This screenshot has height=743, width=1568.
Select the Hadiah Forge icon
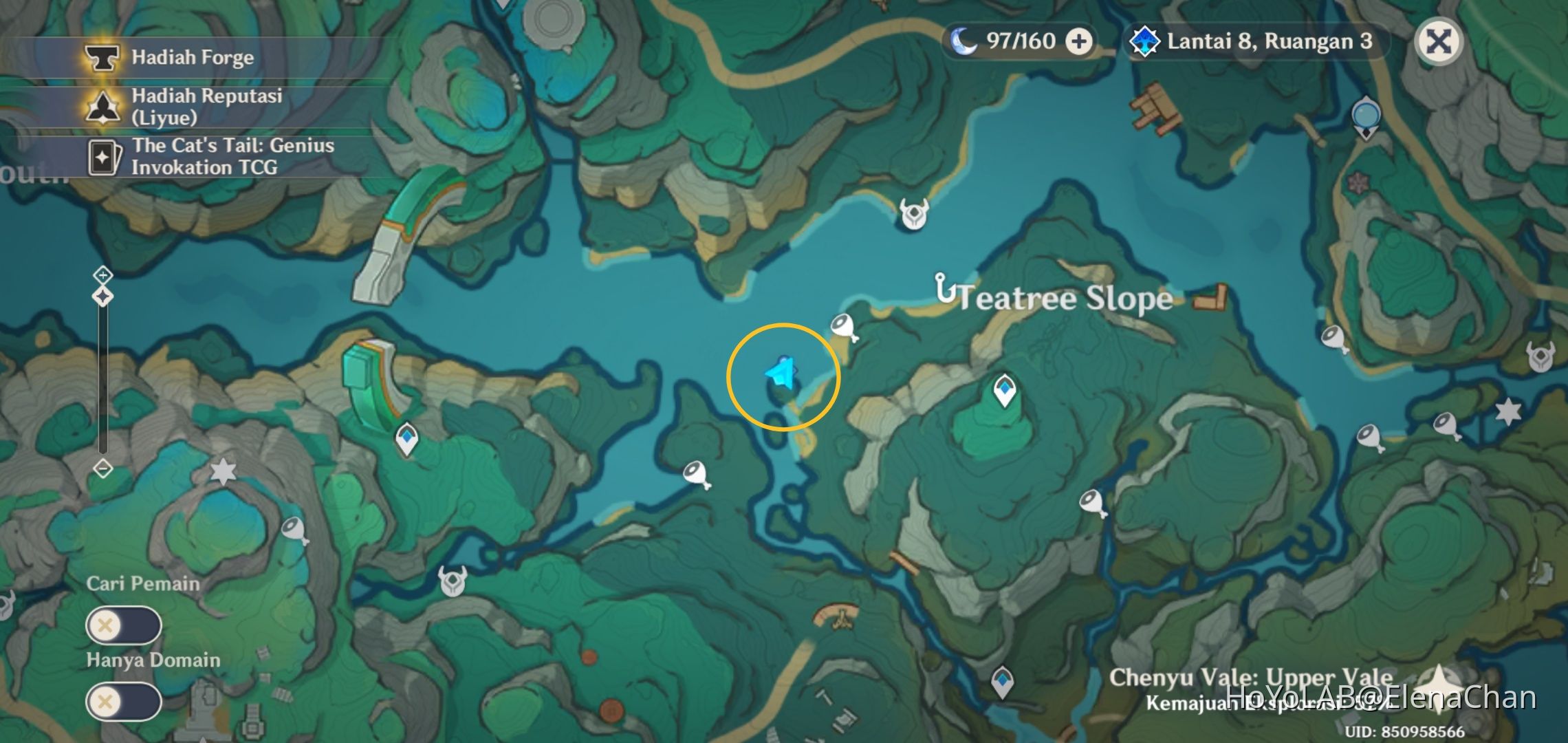[x=102, y=58]
